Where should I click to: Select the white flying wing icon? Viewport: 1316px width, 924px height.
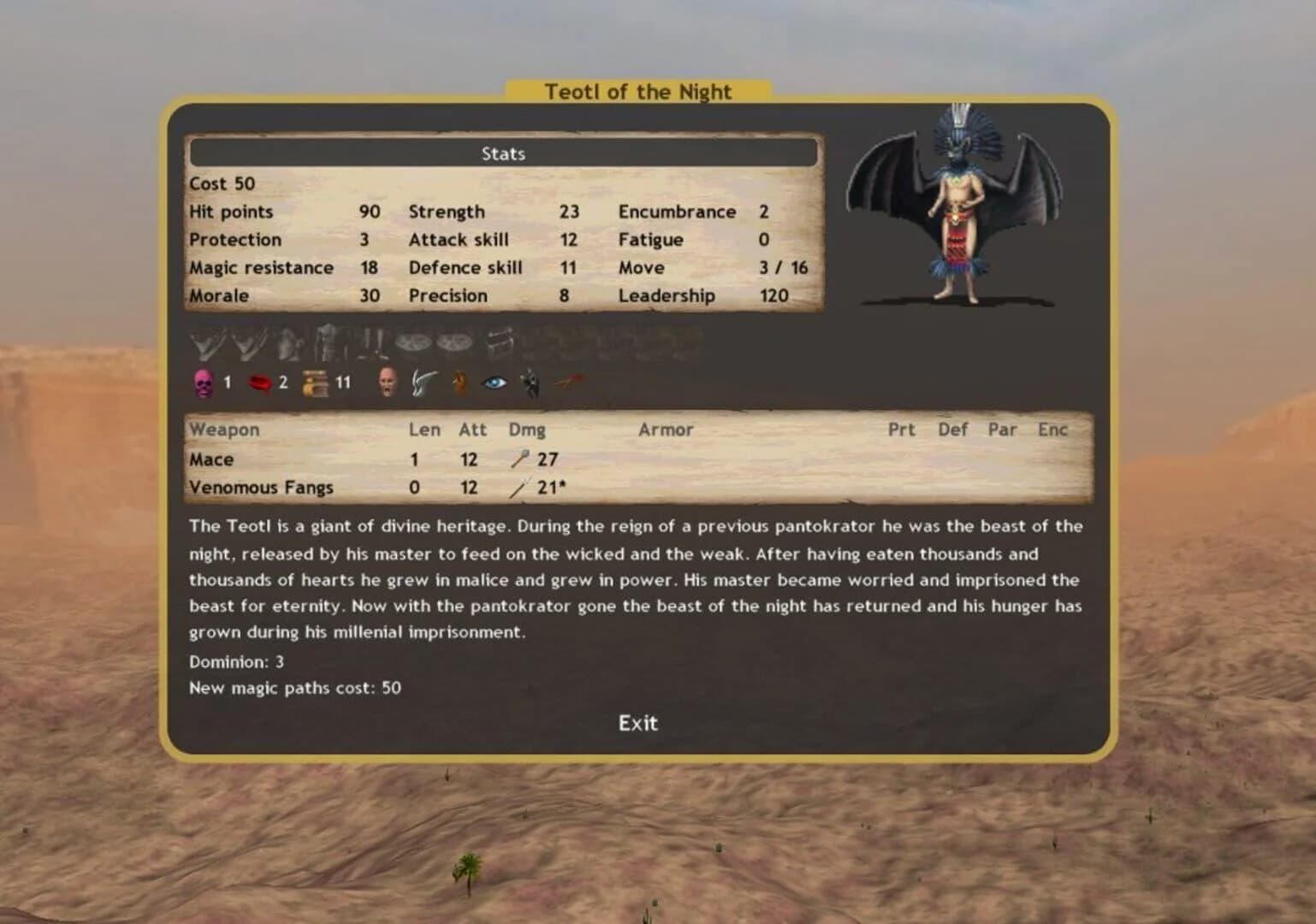pos(424,383)
